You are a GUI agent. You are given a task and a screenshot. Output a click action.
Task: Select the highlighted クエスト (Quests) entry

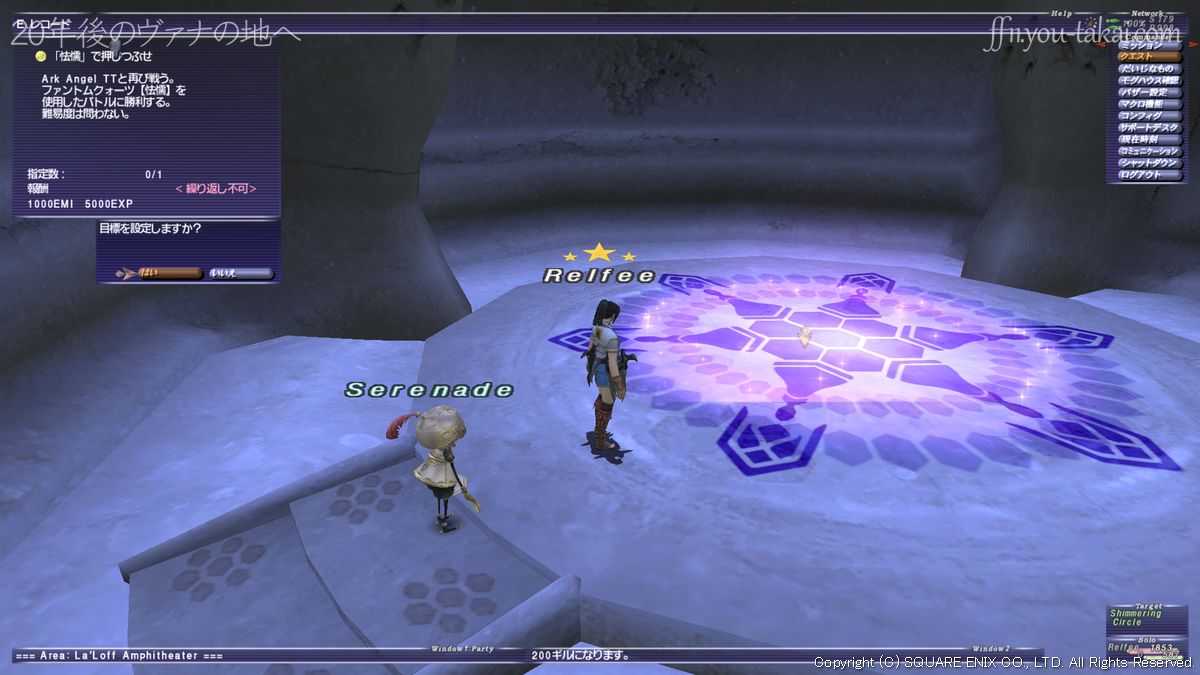tap(1147, 57)
